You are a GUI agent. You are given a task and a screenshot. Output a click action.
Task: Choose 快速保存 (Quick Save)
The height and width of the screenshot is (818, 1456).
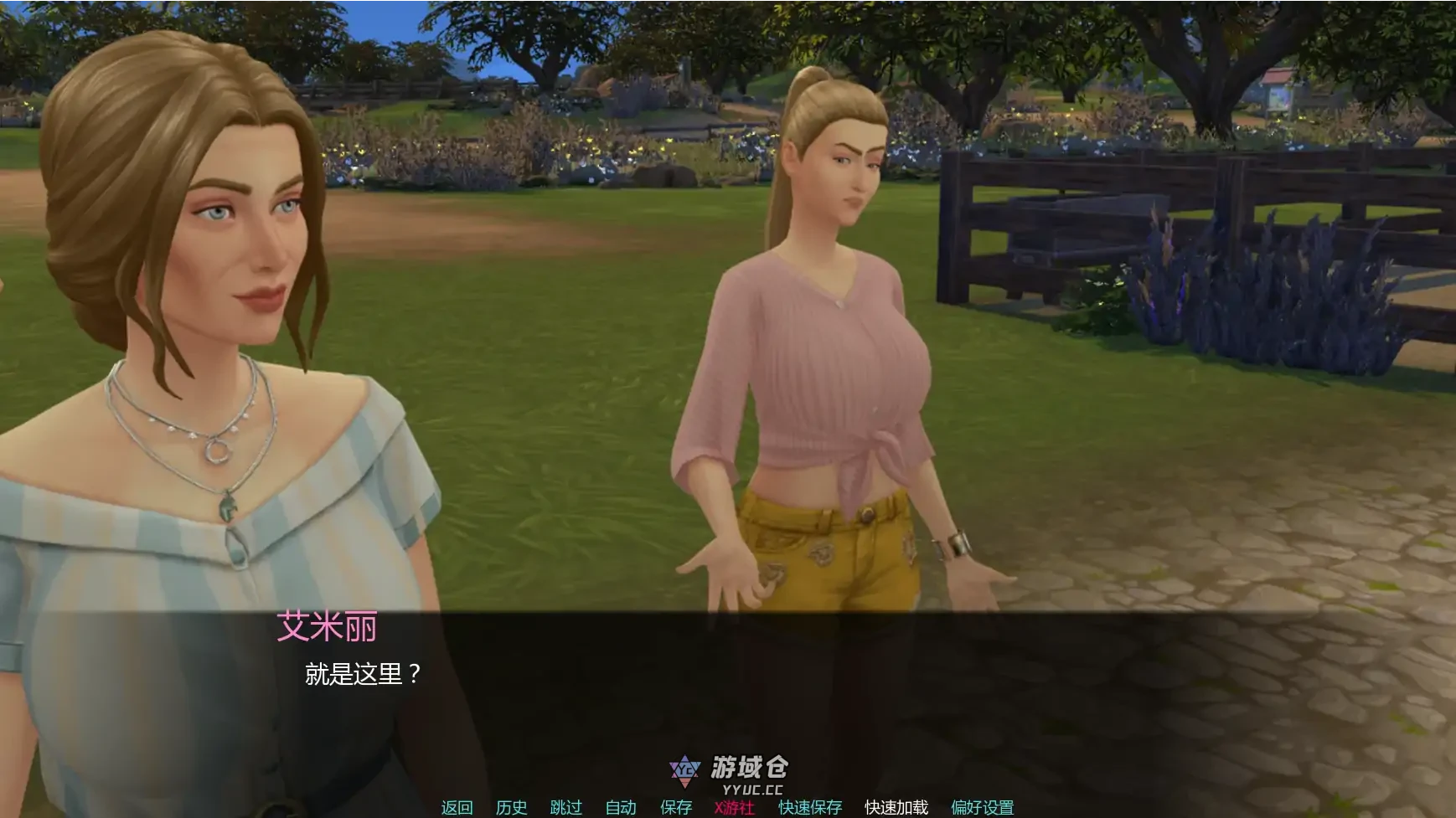click(809, 807)
